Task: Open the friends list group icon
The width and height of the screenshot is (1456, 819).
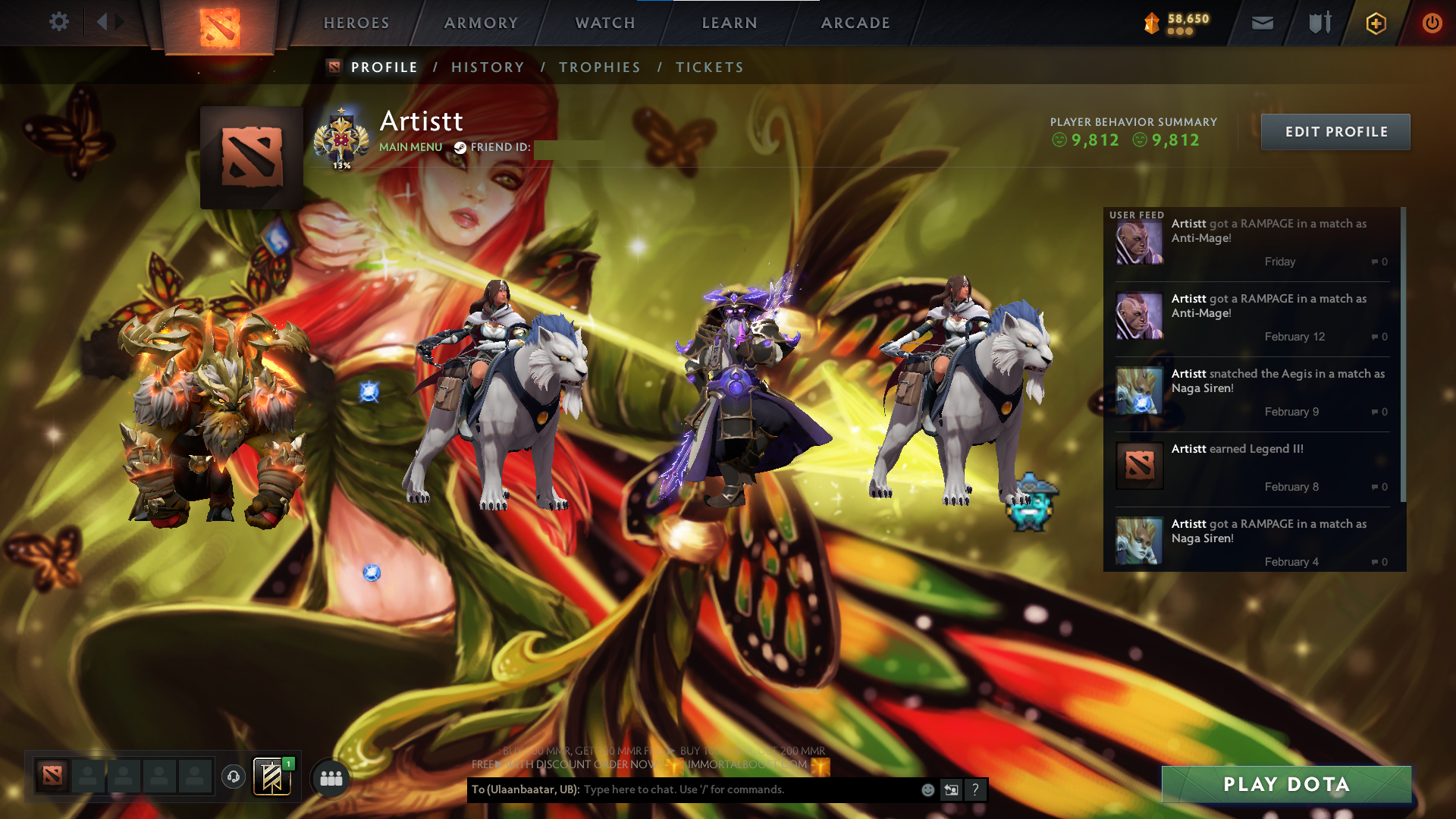Action: 330,777
